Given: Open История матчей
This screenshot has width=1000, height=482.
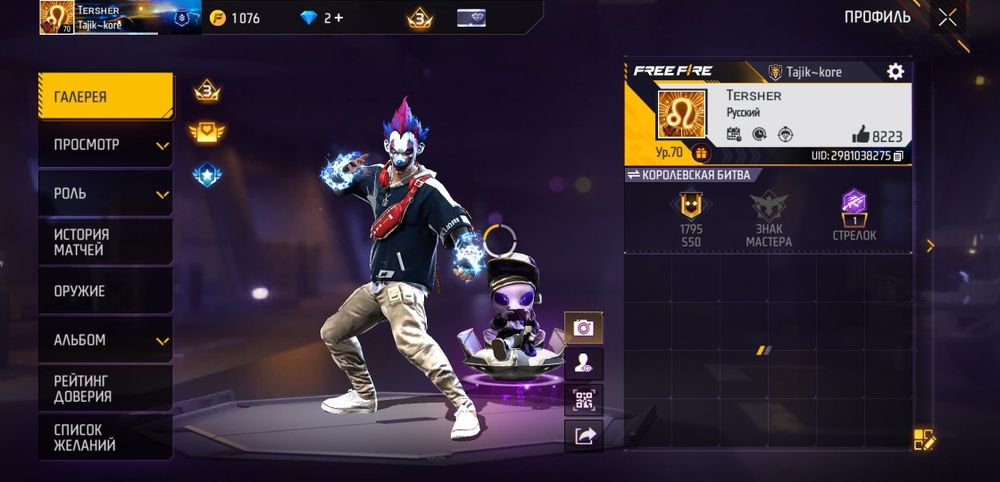Looking at the screenshot, I should 105,242.
